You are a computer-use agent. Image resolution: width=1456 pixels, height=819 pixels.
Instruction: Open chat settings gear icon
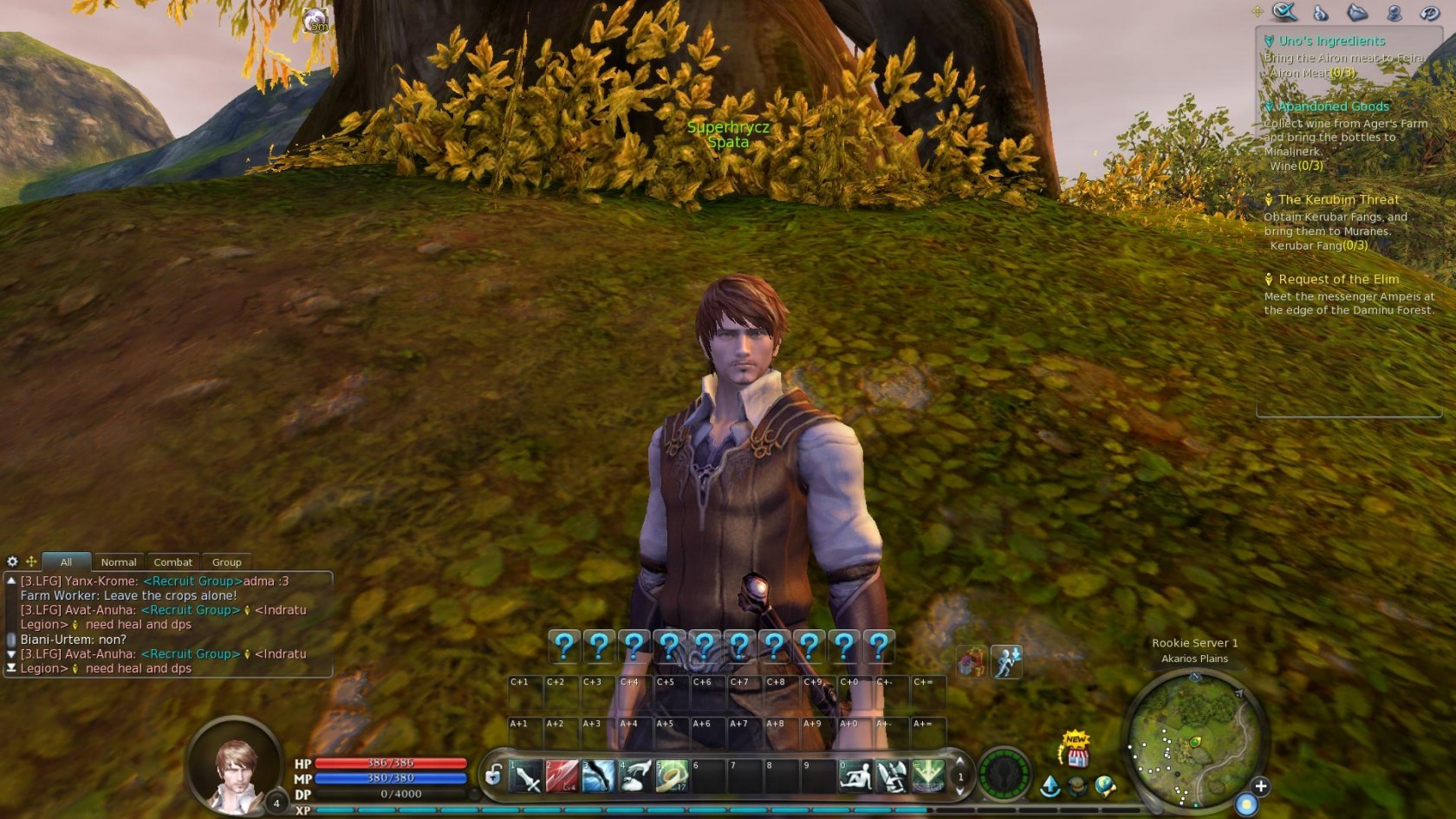coord(12,562)
